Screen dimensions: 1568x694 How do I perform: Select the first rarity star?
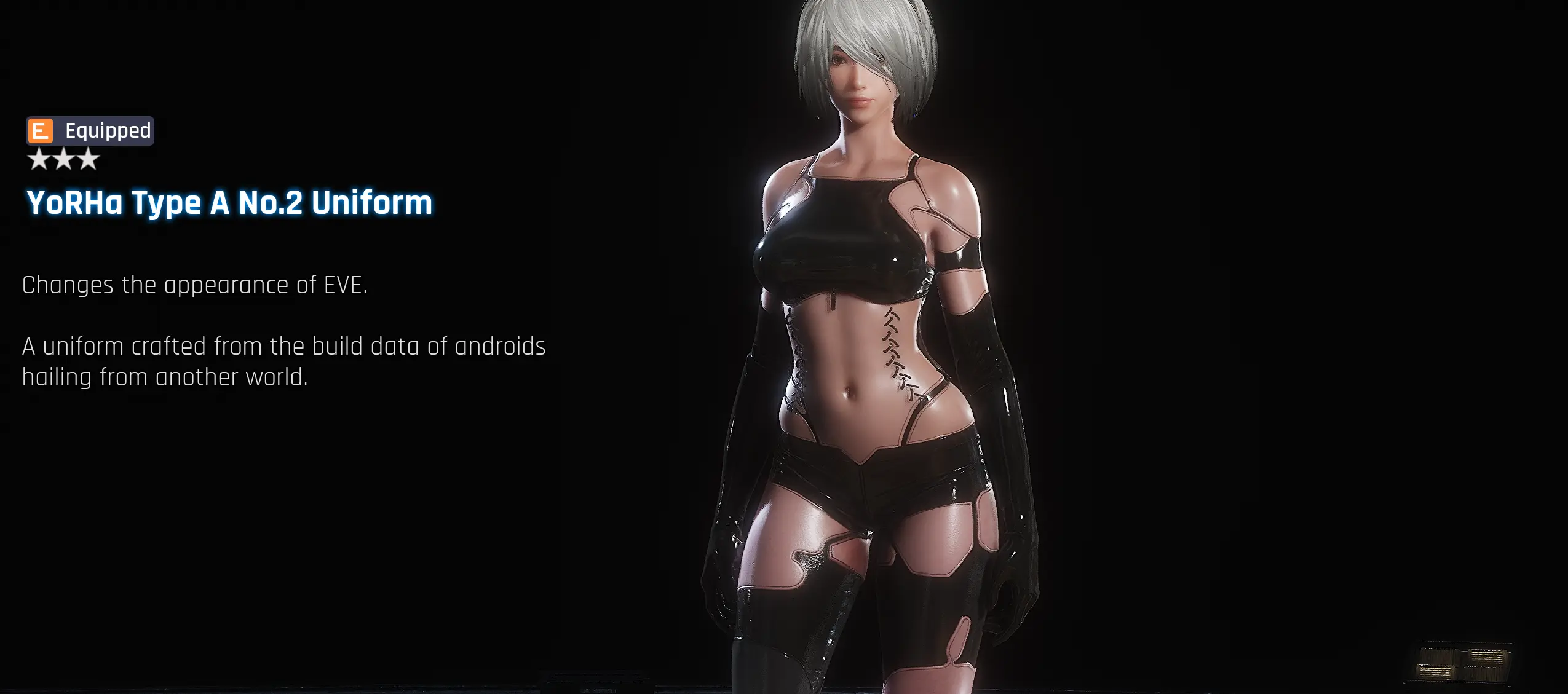click(x=38, y=159)
